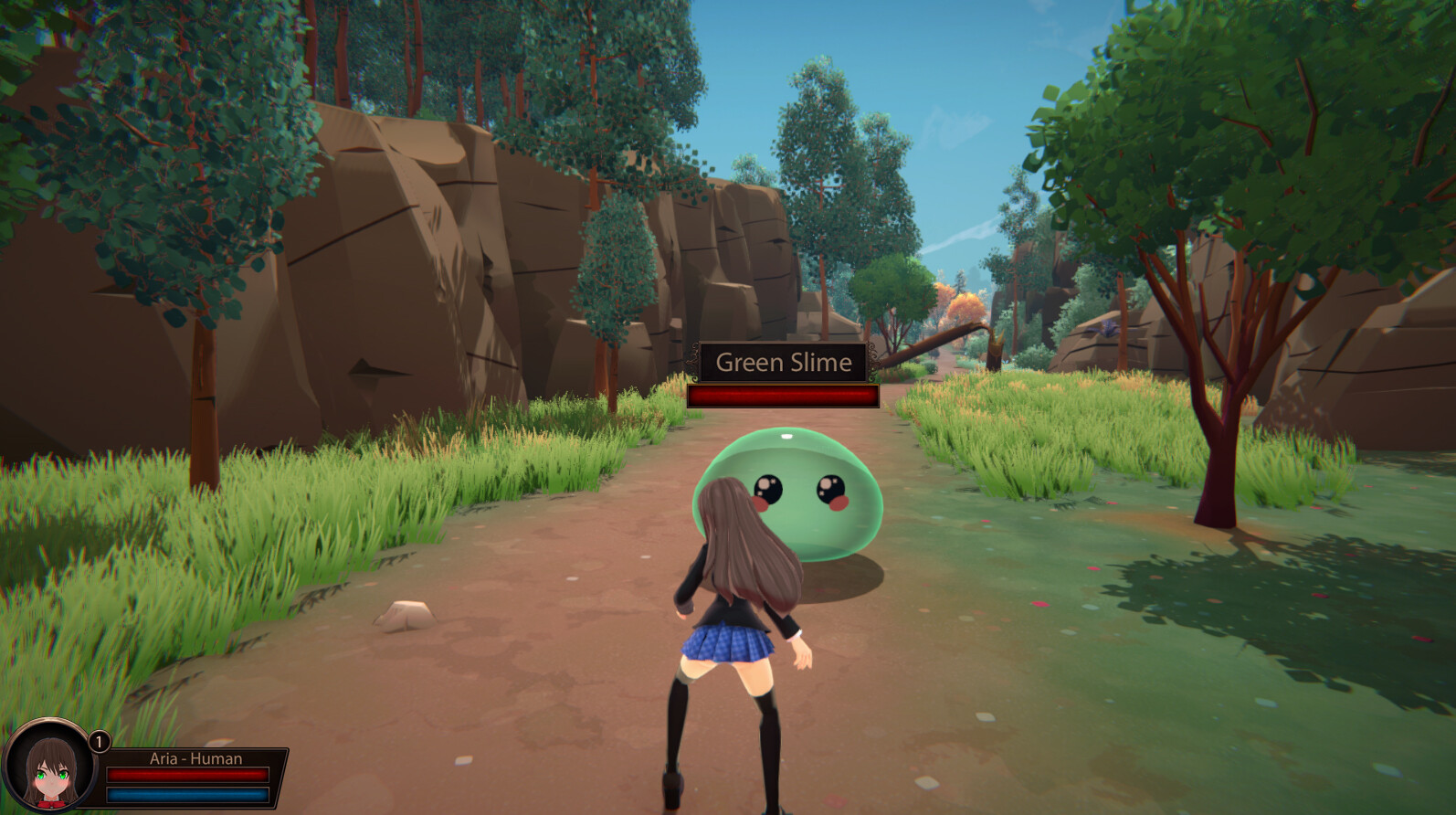Click Aria's red health bar
The image size is (1456, 815).
coord(187,777)
